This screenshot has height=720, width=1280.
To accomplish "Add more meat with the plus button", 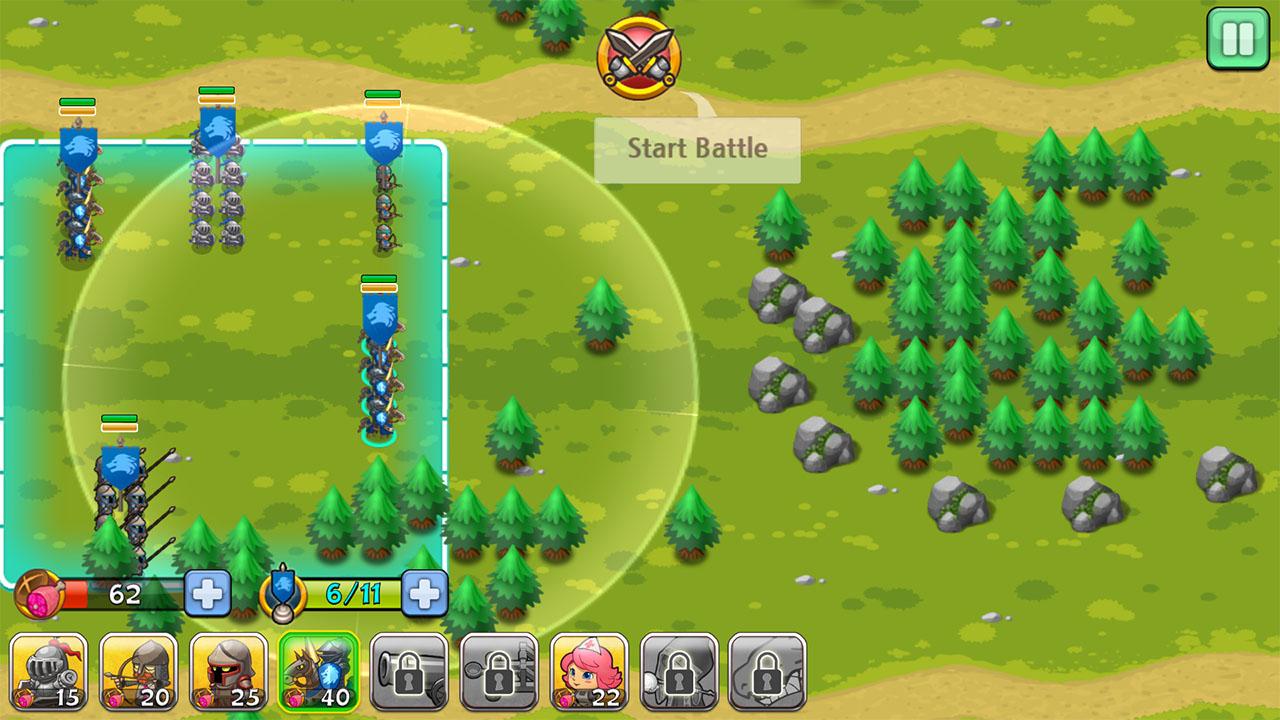I will coord(208,594).
